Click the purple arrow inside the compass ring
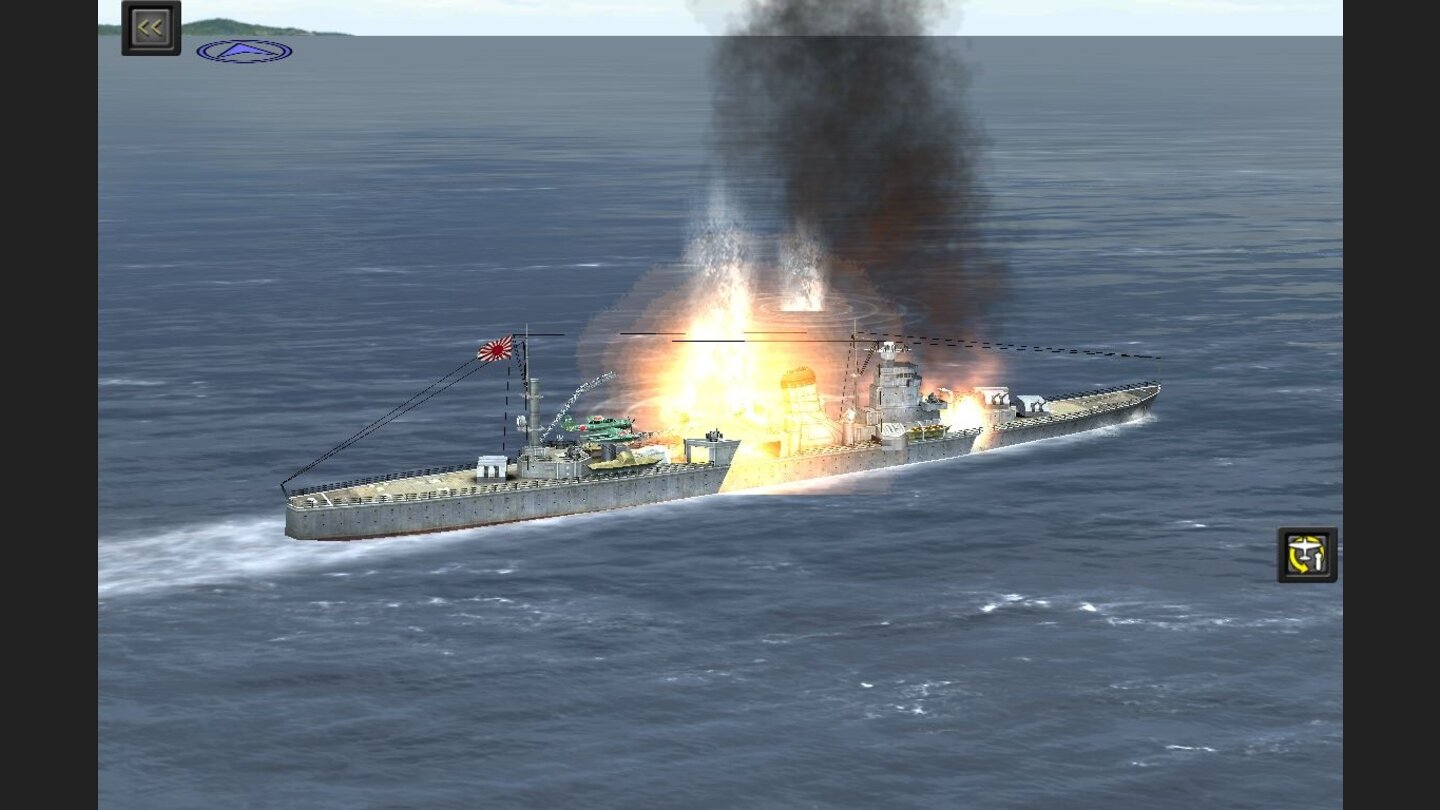Viewport: 1440px width, 810px height. 243,48
